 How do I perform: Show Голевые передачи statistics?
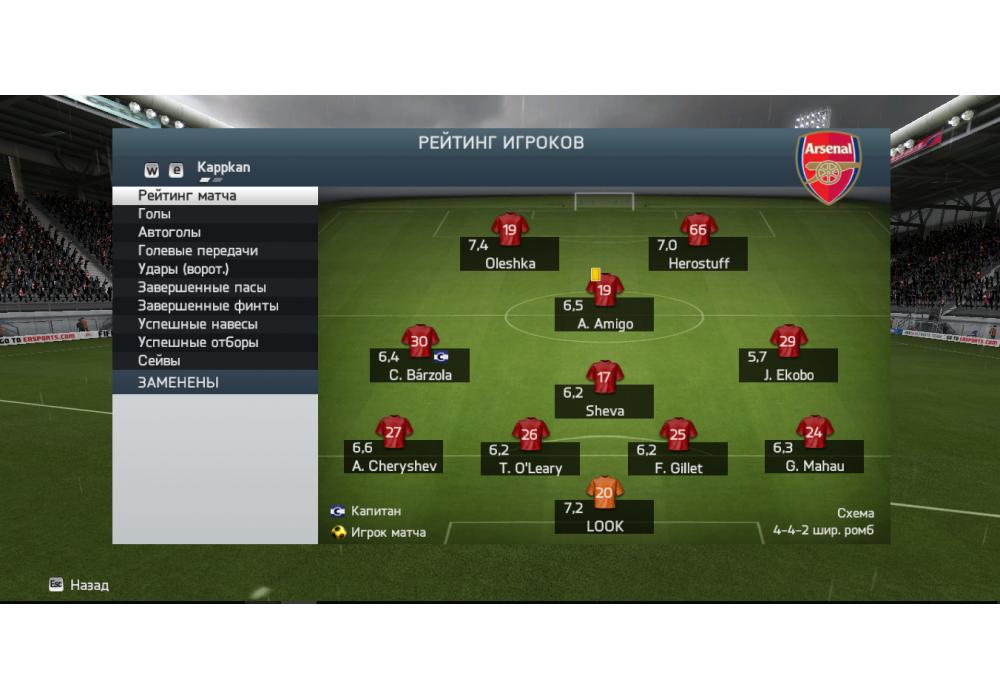[x=215, y=251]
